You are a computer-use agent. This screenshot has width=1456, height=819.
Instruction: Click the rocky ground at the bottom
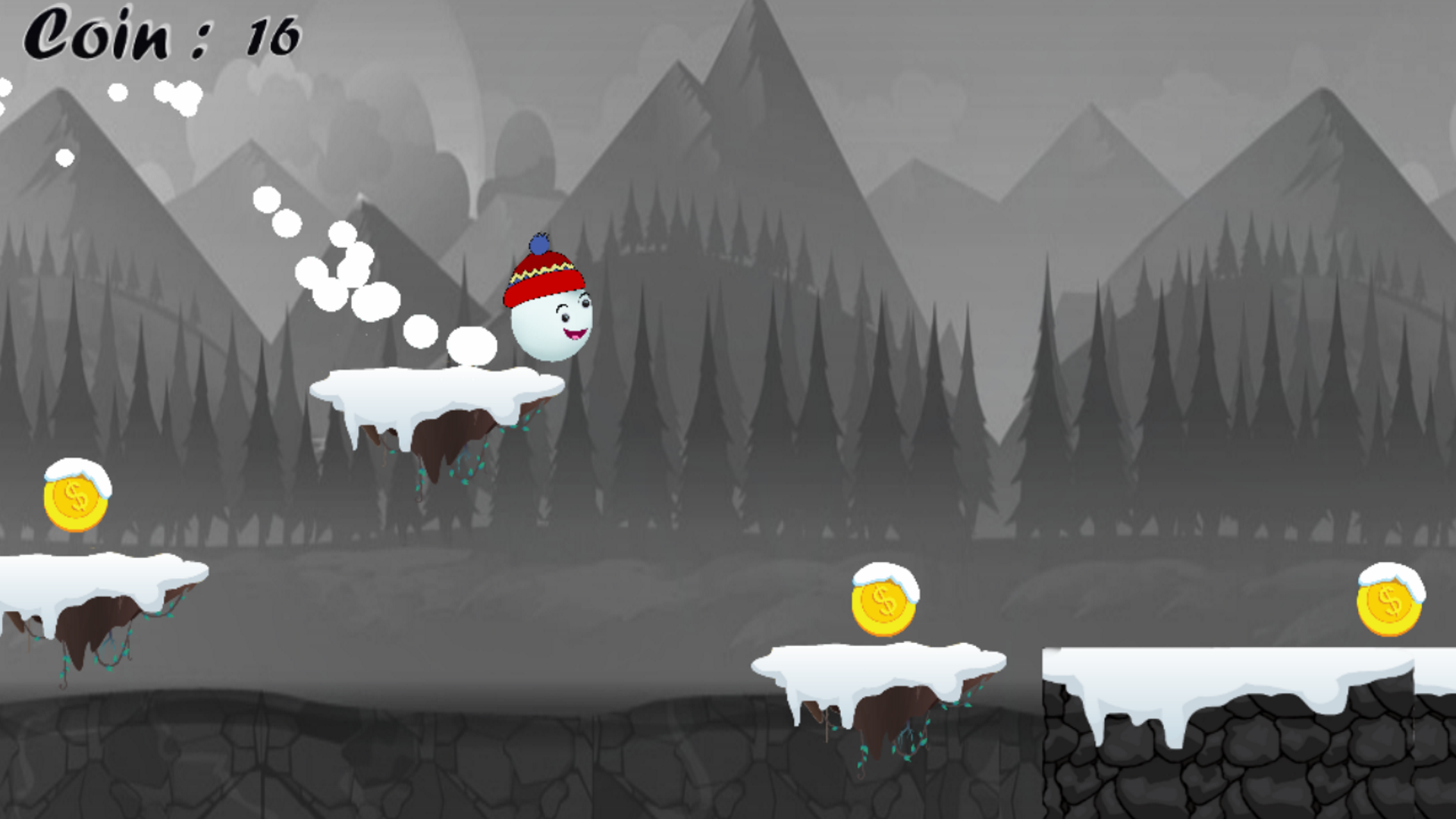[x=379, y=766]
